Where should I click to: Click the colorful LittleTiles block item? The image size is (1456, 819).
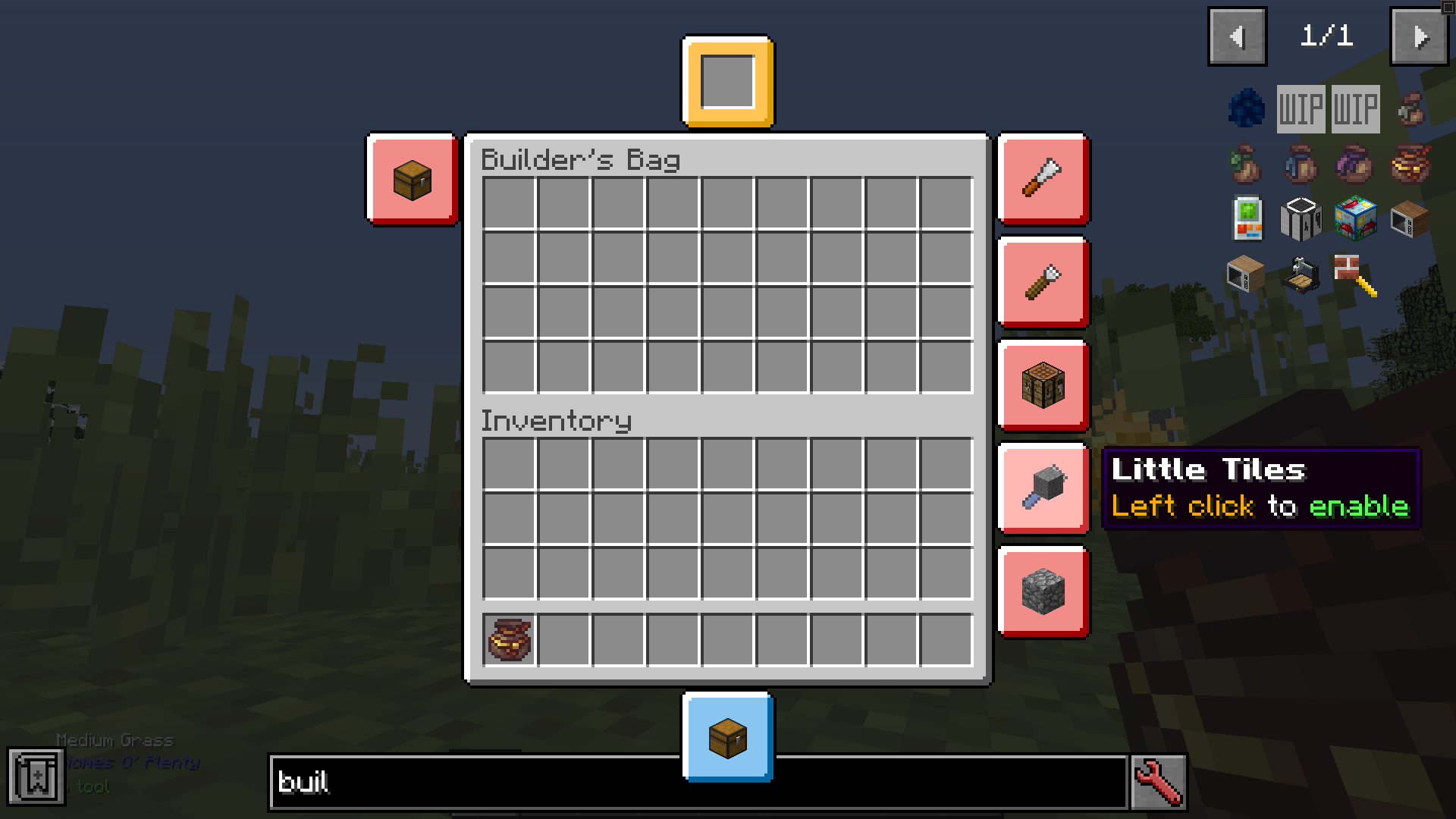[x=1355, y=220]
